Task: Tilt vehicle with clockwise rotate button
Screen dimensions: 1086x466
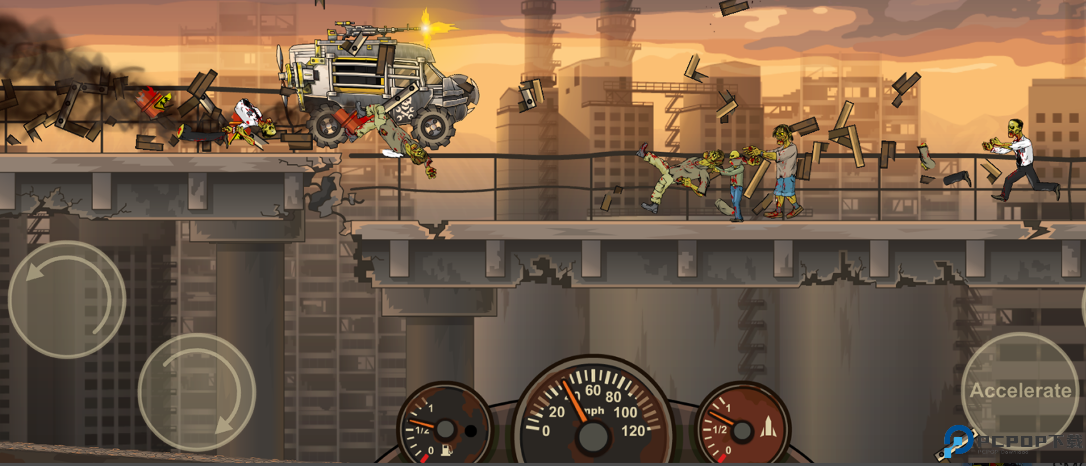Action: click(x=196, y=392)
